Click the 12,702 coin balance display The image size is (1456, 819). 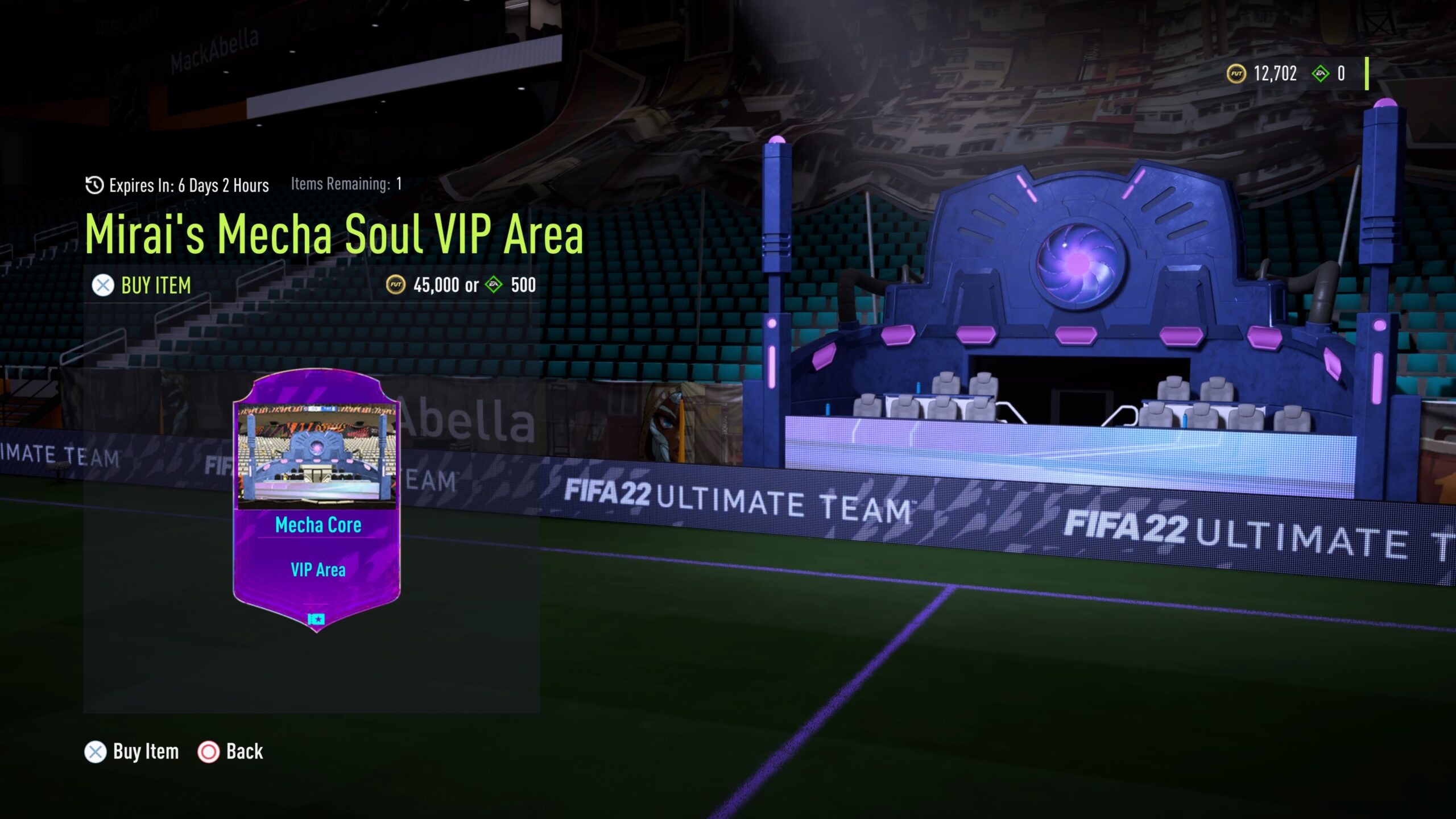tap(1273, 73)
